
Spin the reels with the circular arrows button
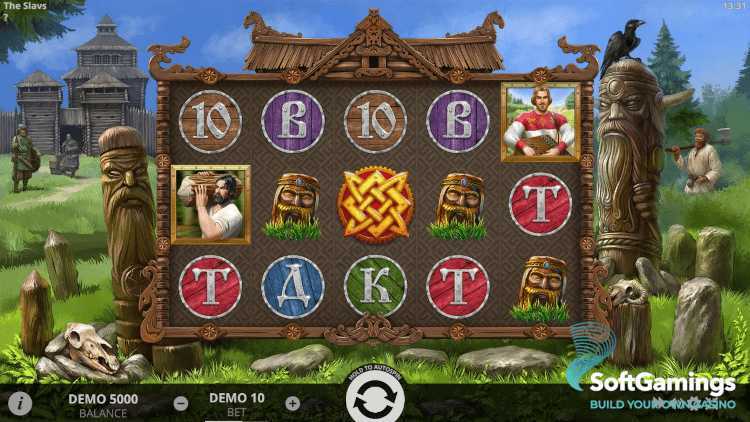[x=375, y=402]
